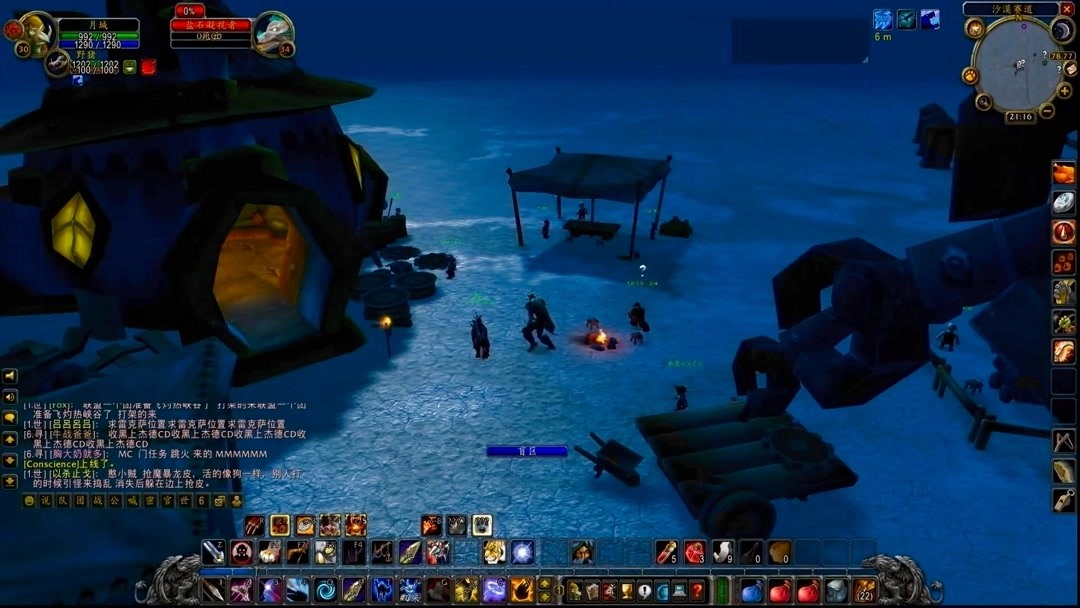The width and height of the screenshot is (1080, 608).
Task: Open the clock showing 21:16
Action: click(x=1019, y=117)
